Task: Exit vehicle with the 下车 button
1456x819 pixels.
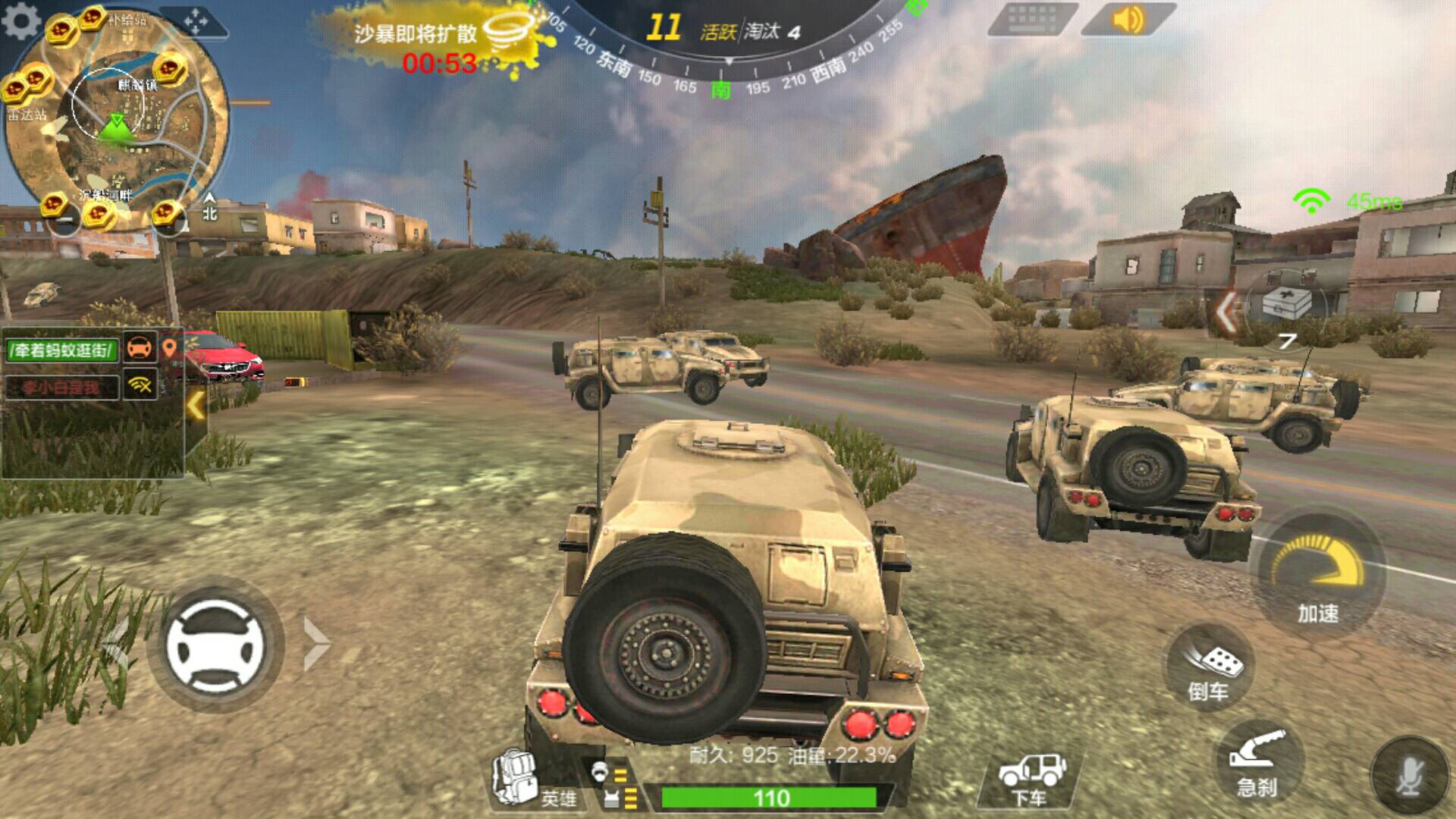Action: coord(1031,780)
